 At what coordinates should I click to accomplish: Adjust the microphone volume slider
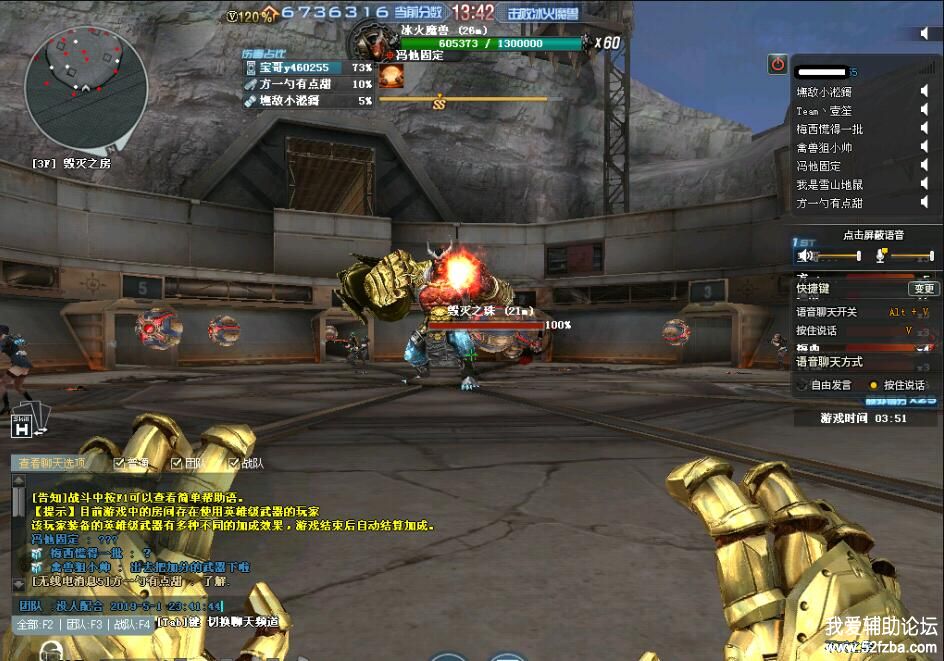coord(910,257)
